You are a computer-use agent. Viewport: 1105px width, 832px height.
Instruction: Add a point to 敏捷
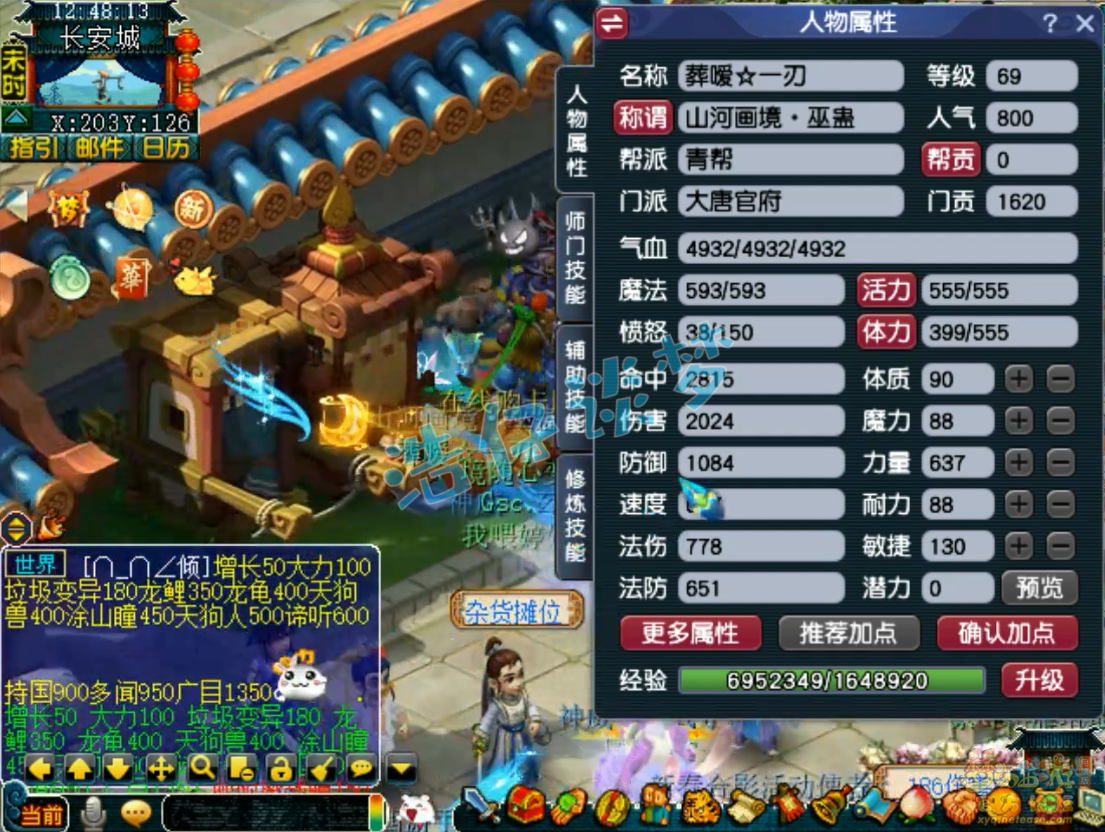(x=1019, y=546)
